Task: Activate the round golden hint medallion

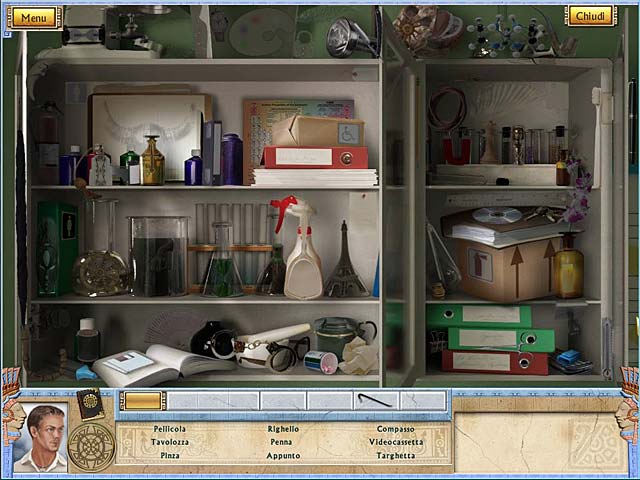Action: click(91, 446)
